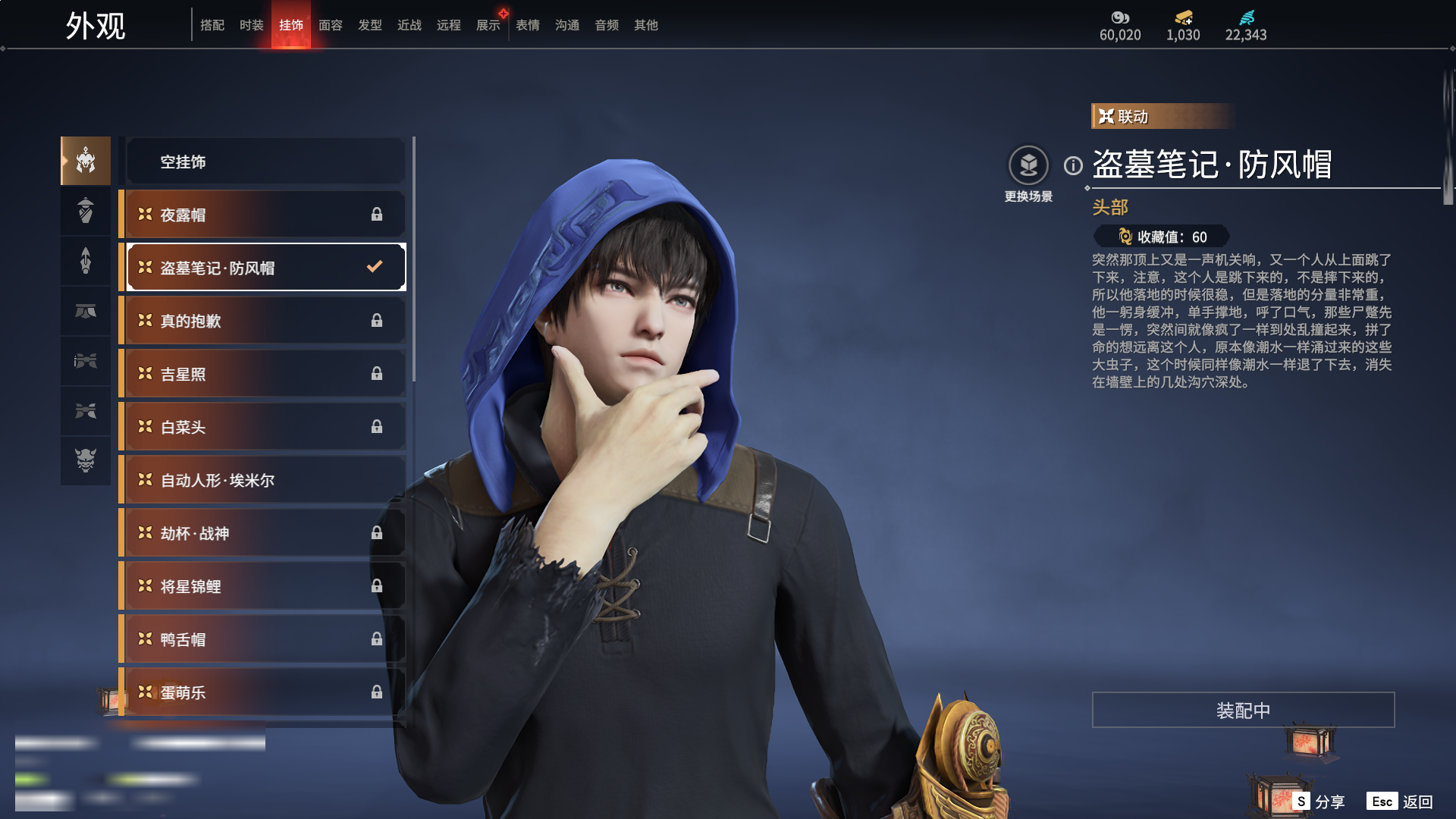This screenshot has height=819, width=1456.
Task: Select the 吉星照 accessory row
Action: coord(265,374)
